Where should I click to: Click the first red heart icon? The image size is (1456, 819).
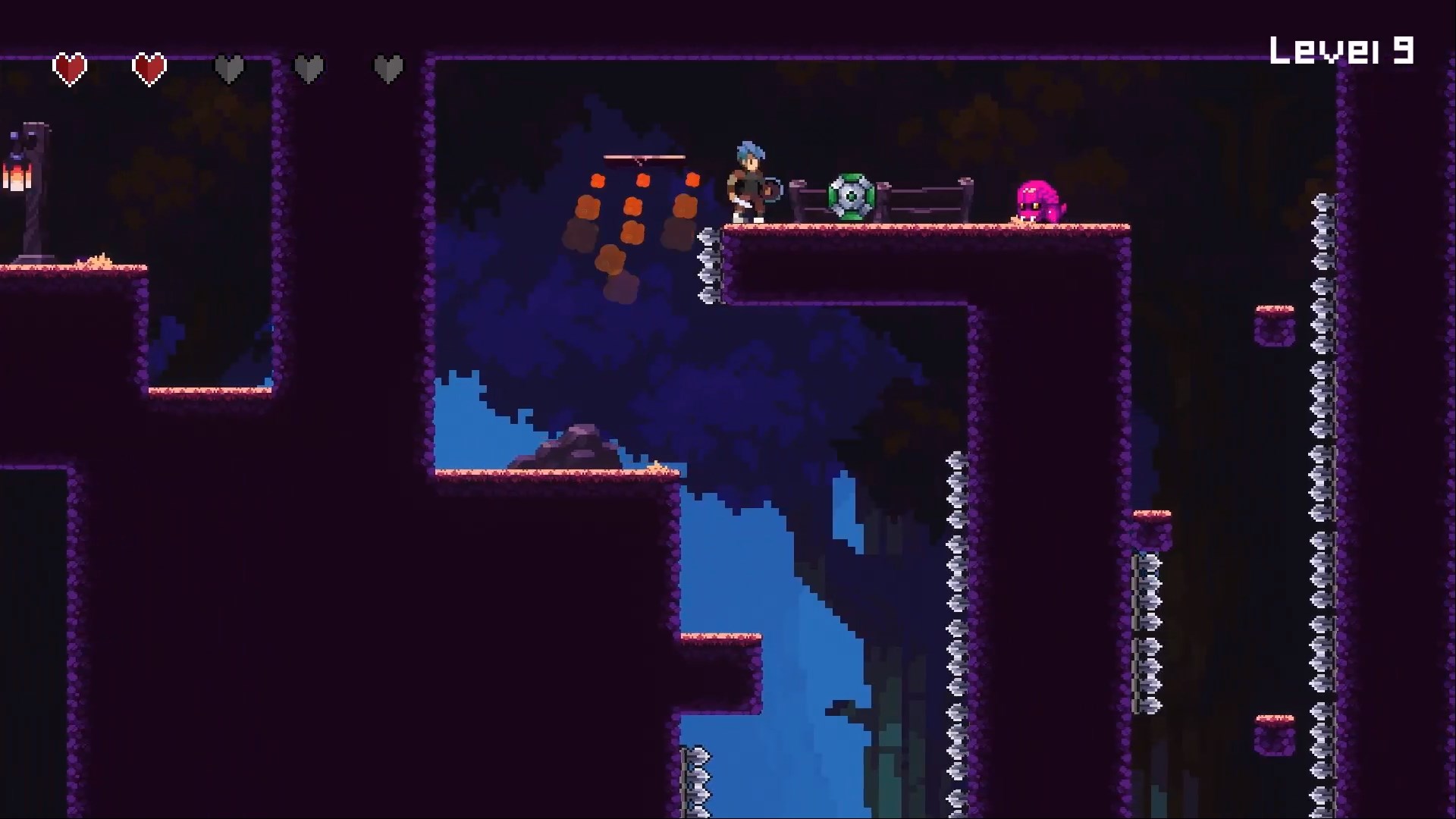(69, 67)
